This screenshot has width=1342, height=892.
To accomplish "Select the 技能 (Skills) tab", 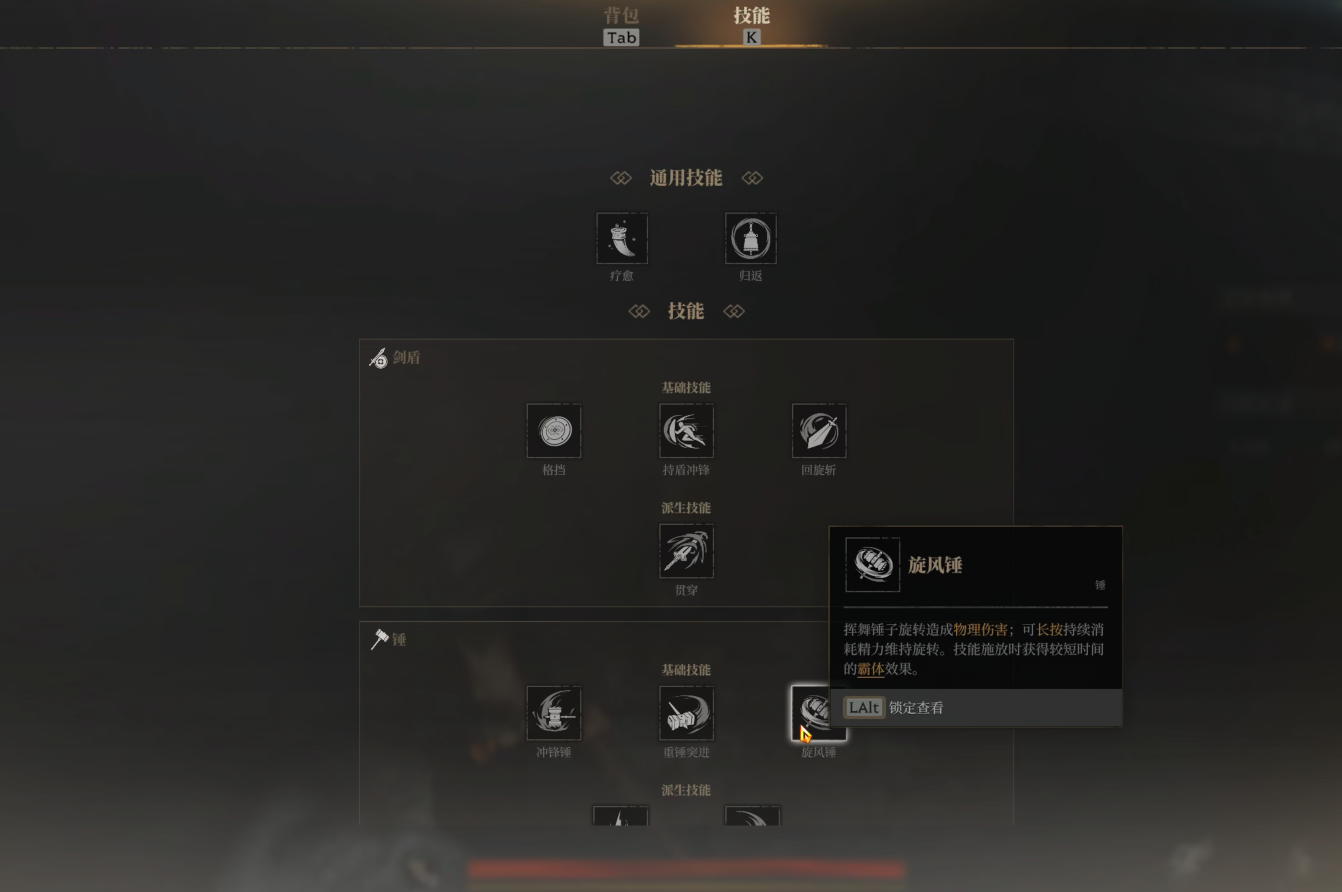I will [751, 25].
